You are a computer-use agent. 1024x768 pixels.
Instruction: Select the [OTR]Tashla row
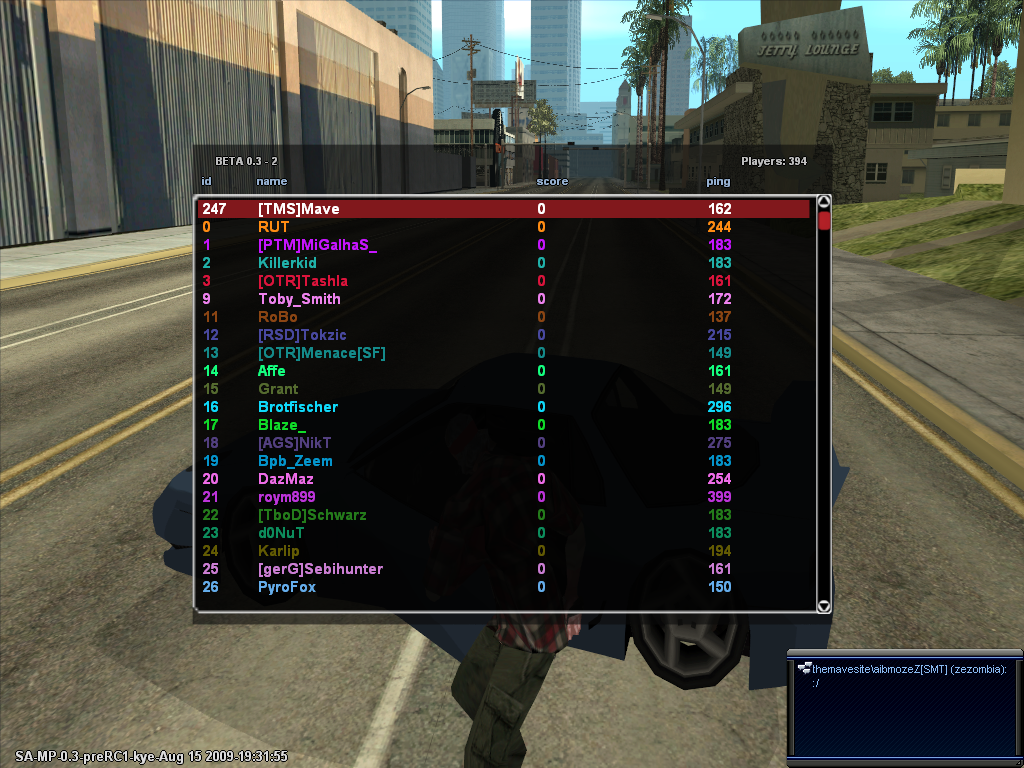point(303,281)
